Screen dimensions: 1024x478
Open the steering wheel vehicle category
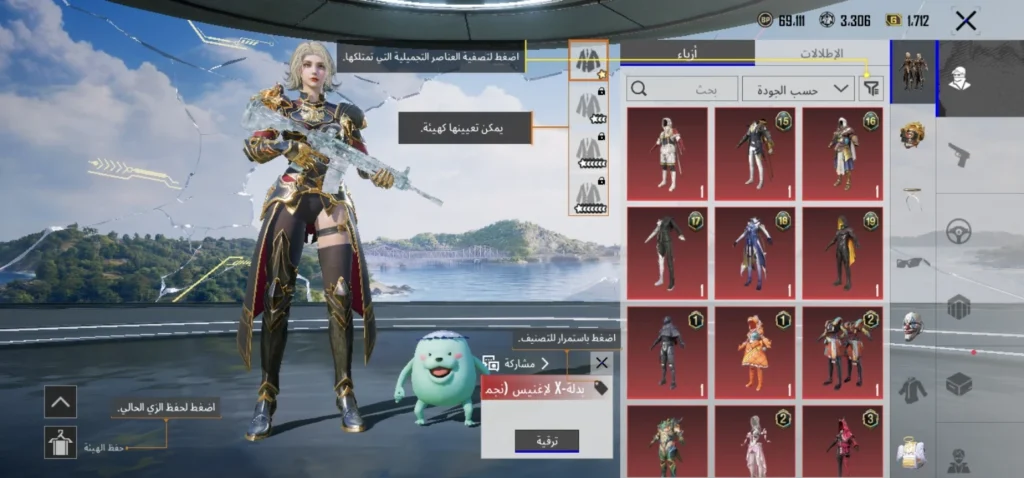(959, 232)
